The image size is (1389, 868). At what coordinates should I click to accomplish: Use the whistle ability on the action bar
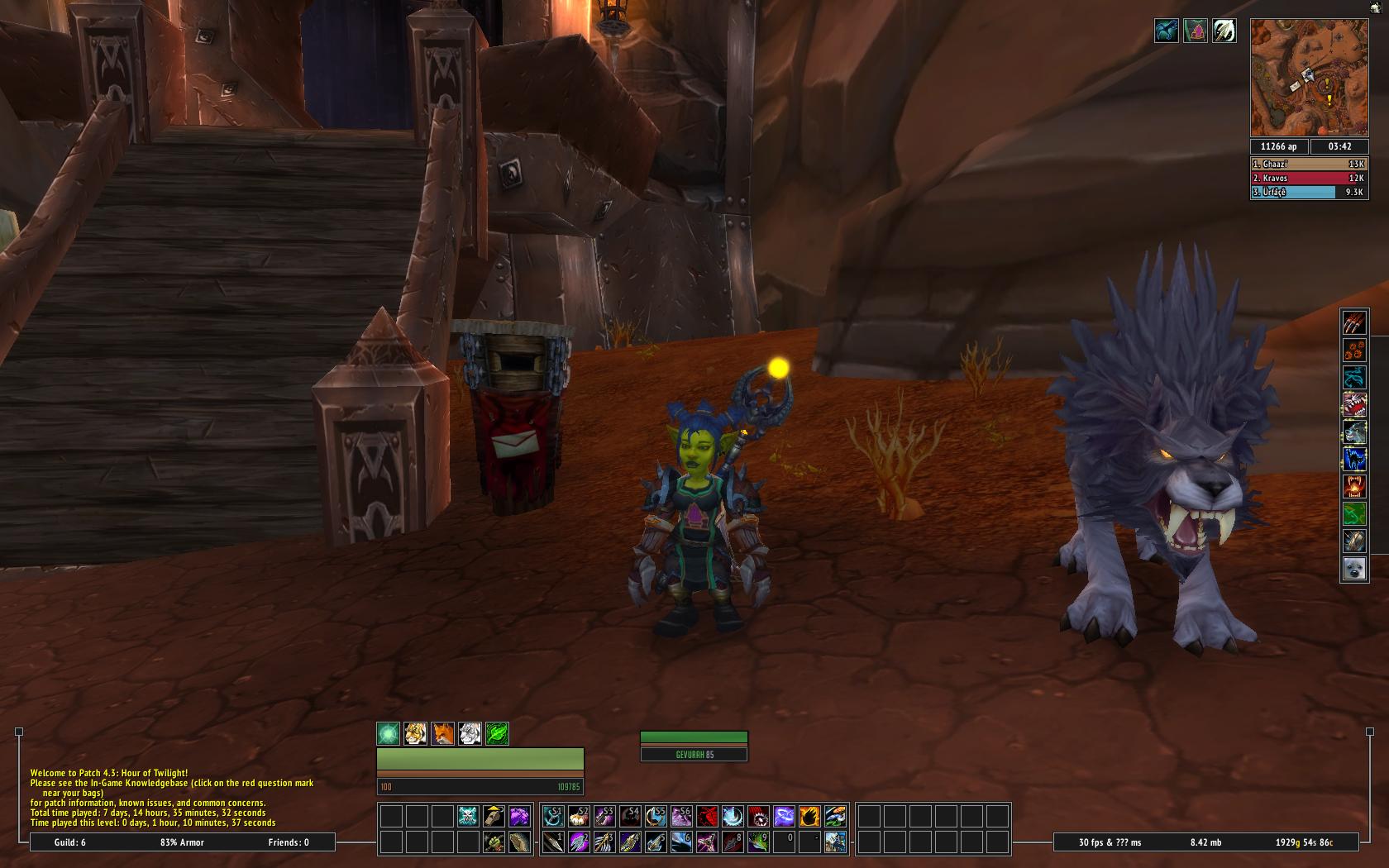(x=494, y=816)
